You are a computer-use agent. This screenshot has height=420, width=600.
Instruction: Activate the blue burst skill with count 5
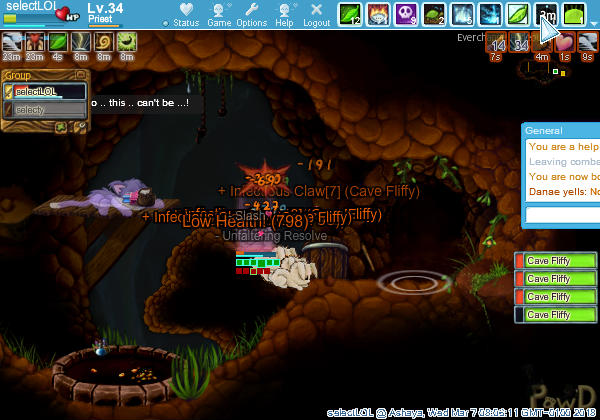point(462,14)
